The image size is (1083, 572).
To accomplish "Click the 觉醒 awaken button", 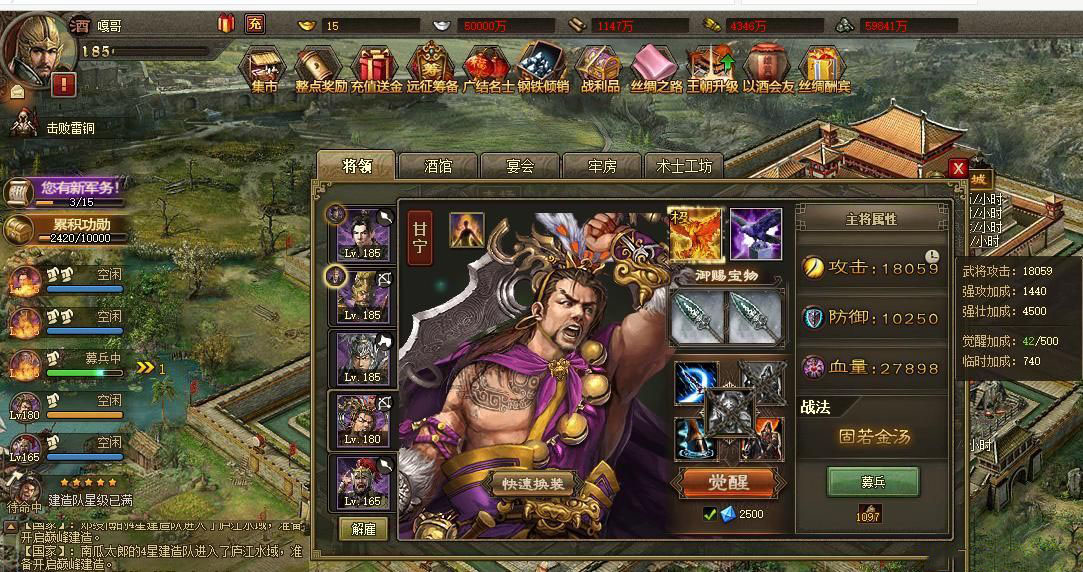I will coord(729,483).
